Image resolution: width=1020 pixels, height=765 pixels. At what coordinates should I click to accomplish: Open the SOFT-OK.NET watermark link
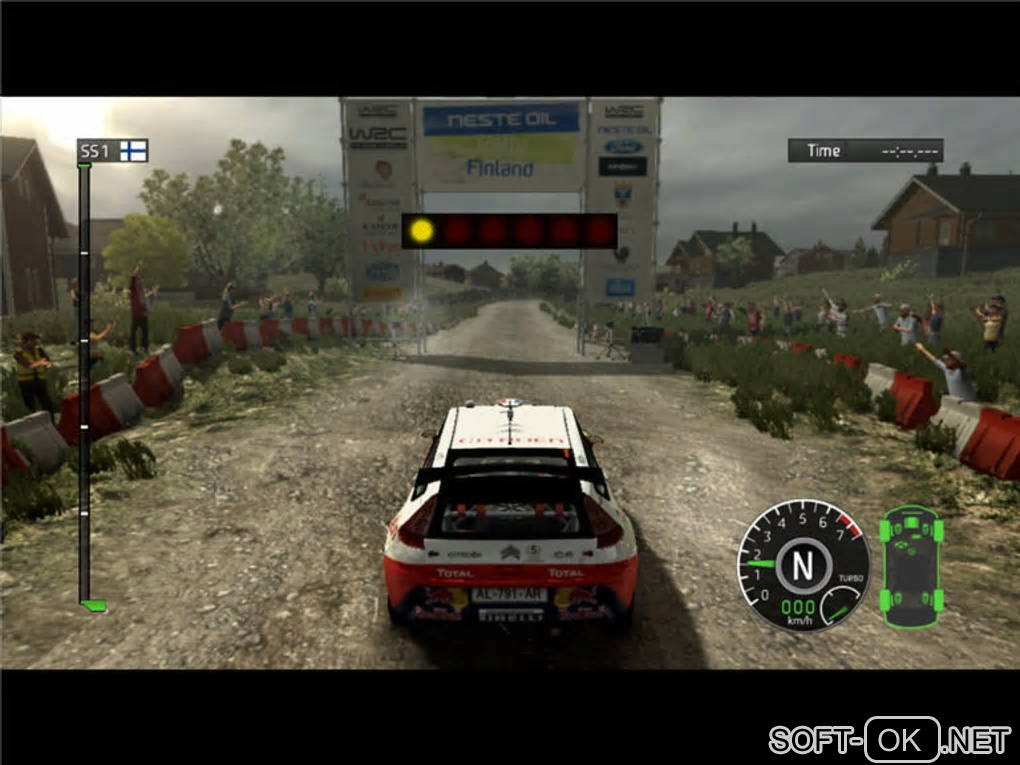click(889, 740)
